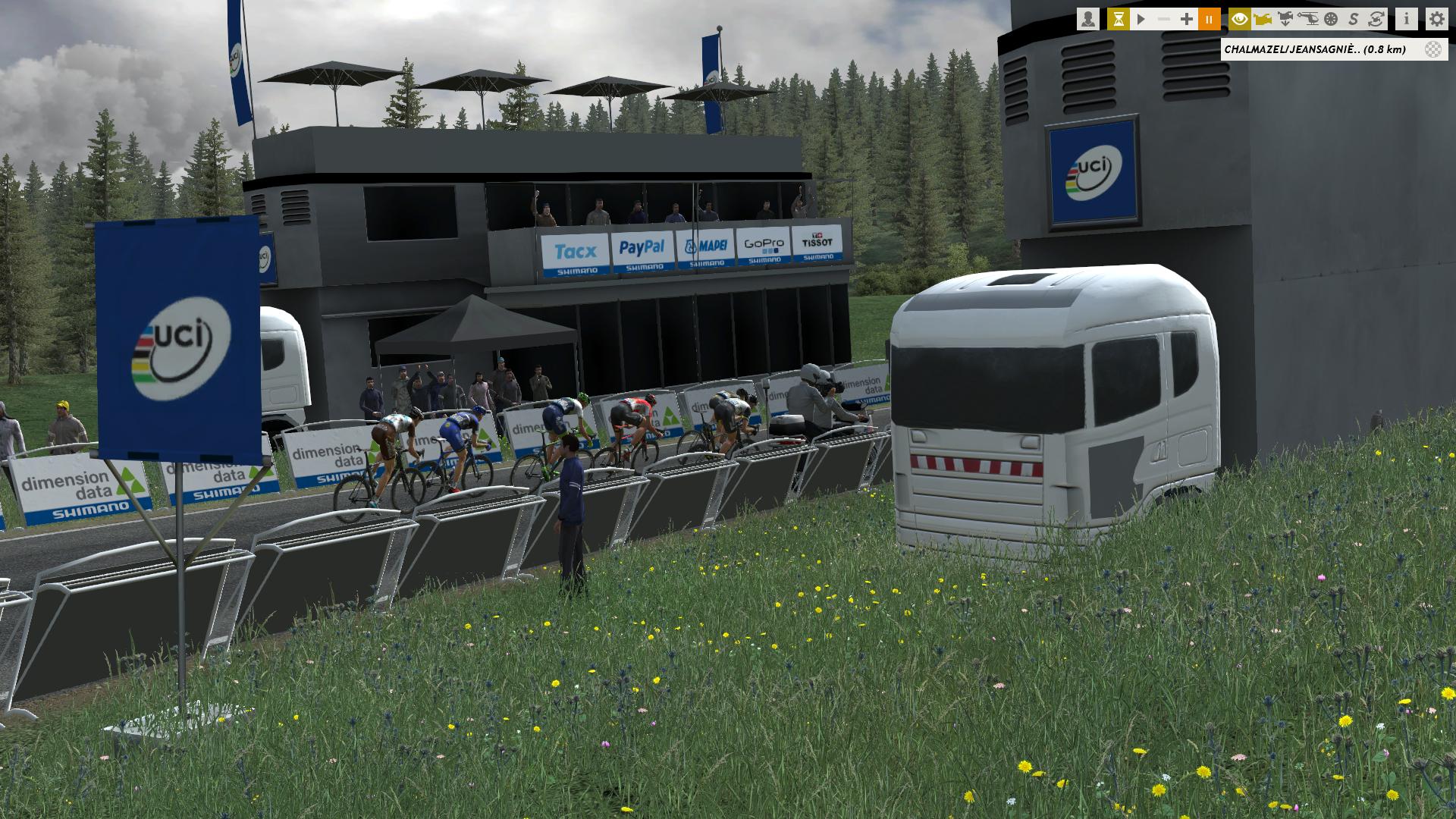Increase simulation speed with the plus button
The height and width of the screenshot is (819, 1456).
click(1187, 20)
